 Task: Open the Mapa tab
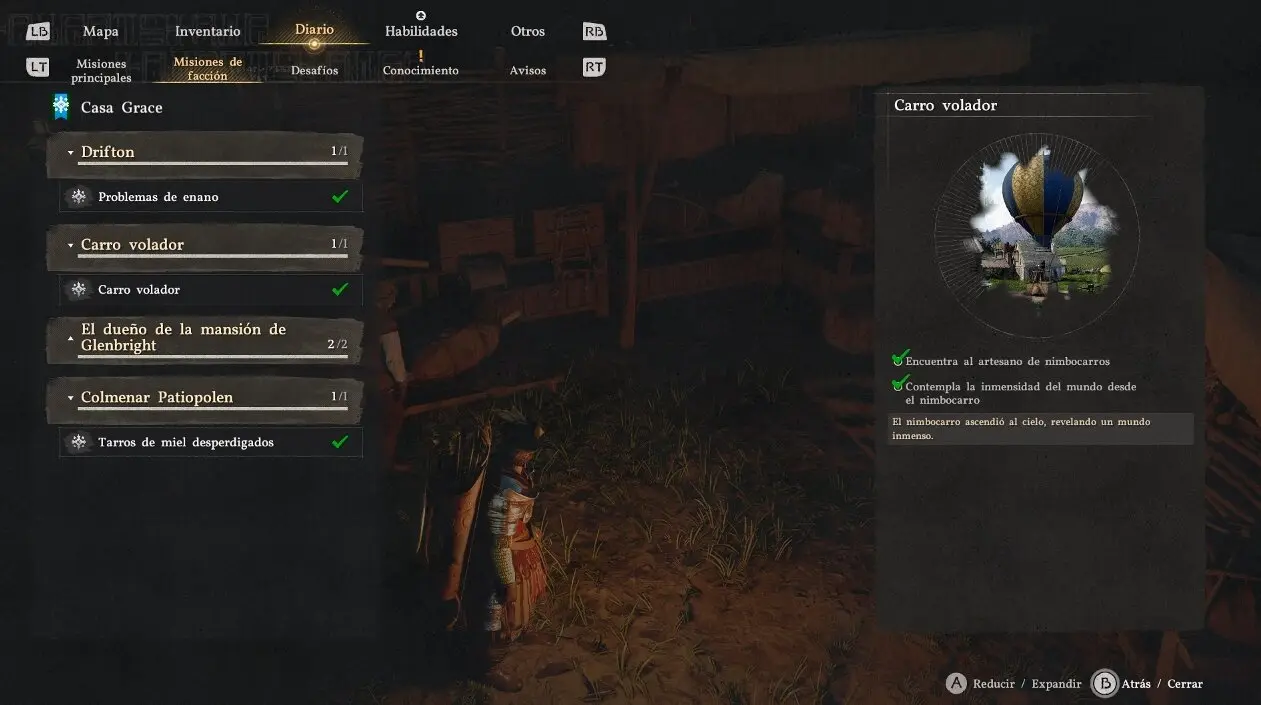[x=100, y=31]
